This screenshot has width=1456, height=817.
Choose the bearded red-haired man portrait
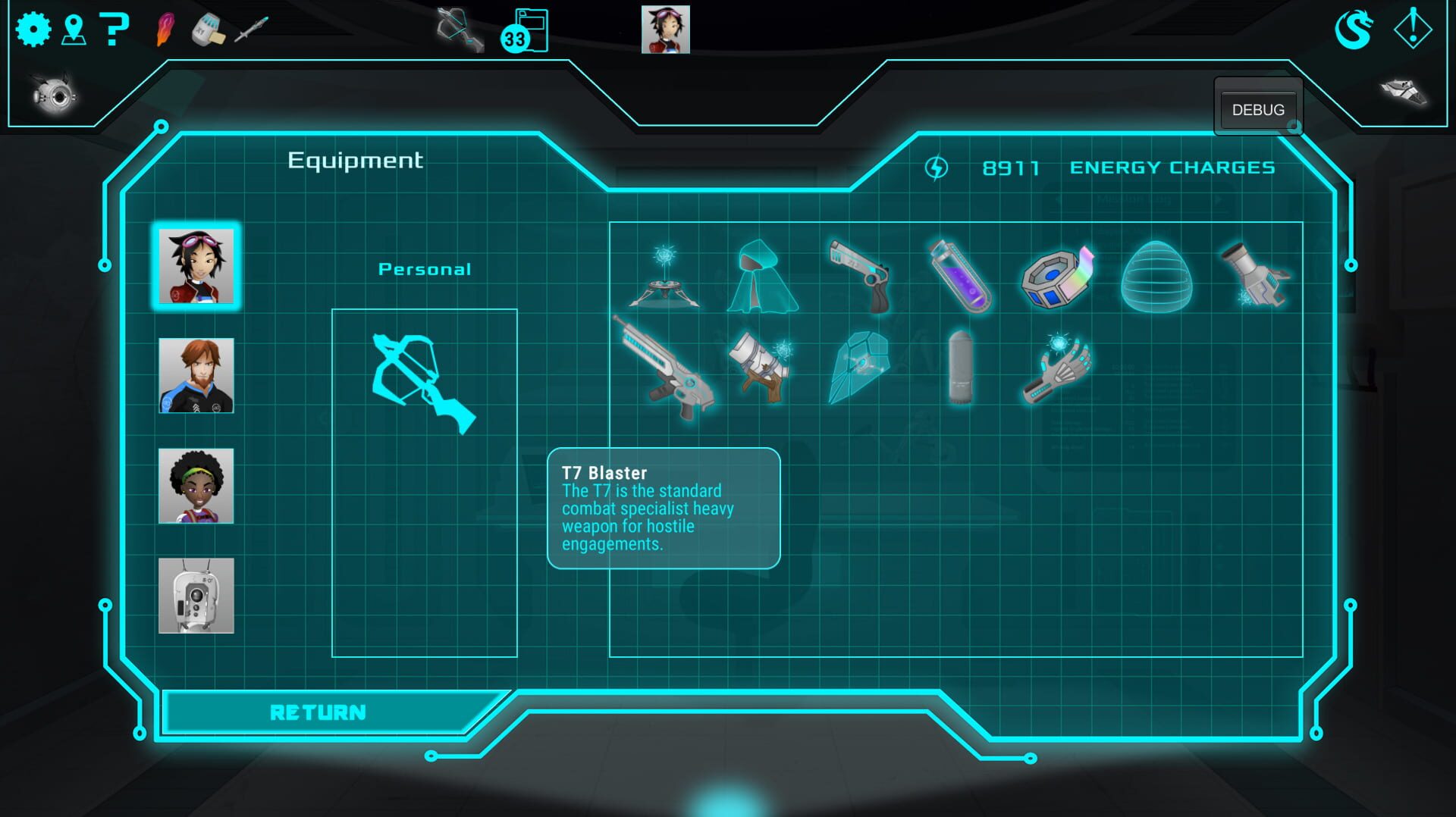click(196, 376)
